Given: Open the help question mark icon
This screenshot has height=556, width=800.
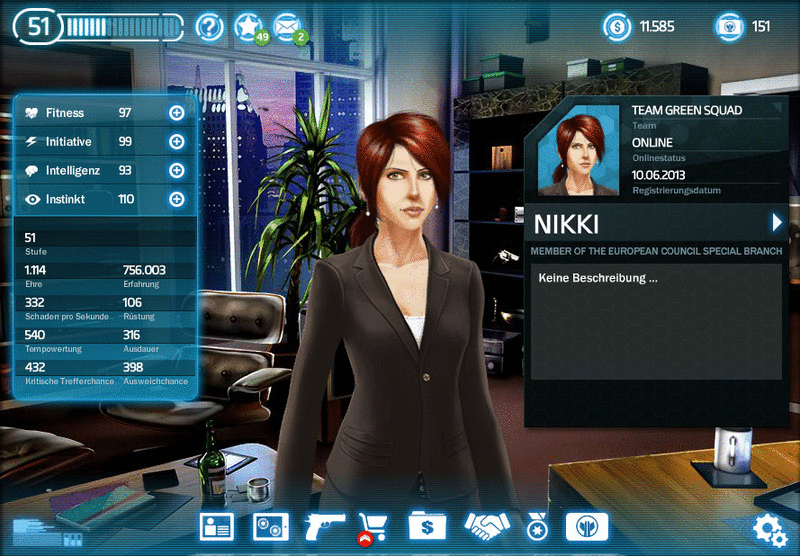Looking at the screenshot, I should (209, 27).
